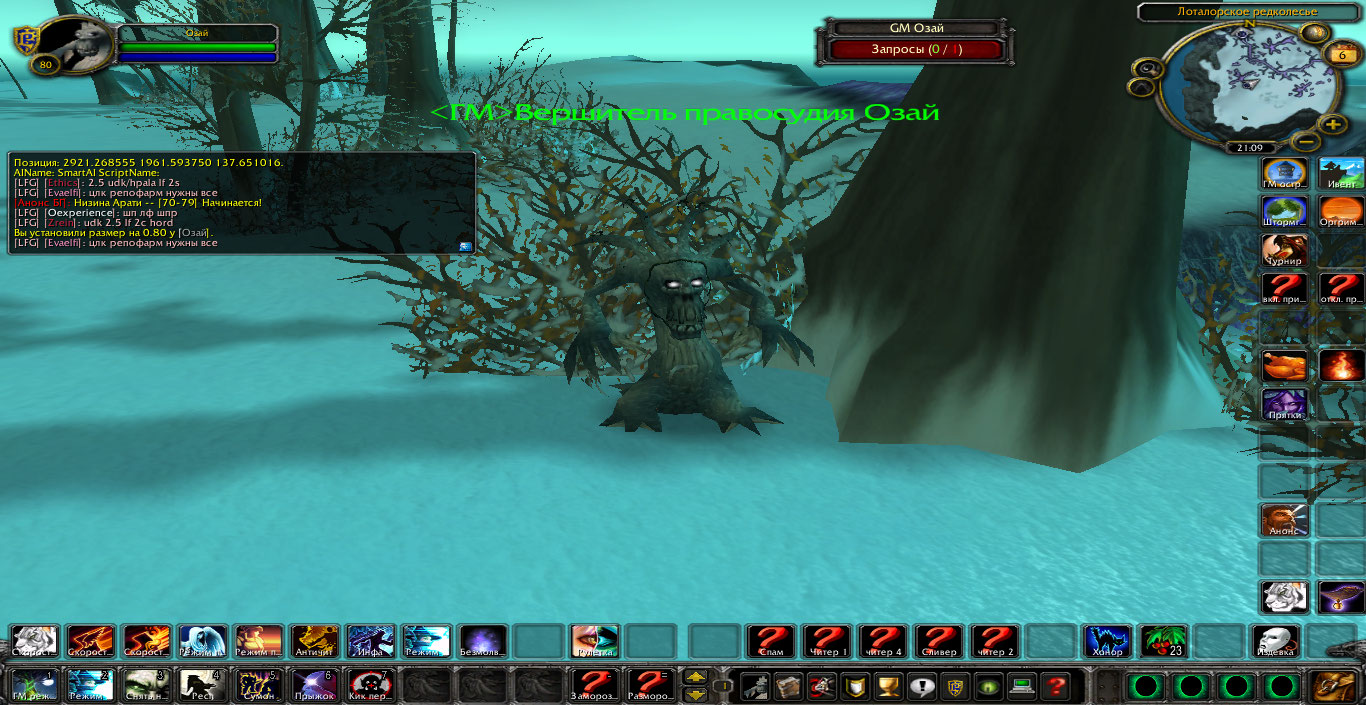Trigger the Рулетка eye icon
Viewport: 1366px width, 705px height.
(x=595, y=641)
